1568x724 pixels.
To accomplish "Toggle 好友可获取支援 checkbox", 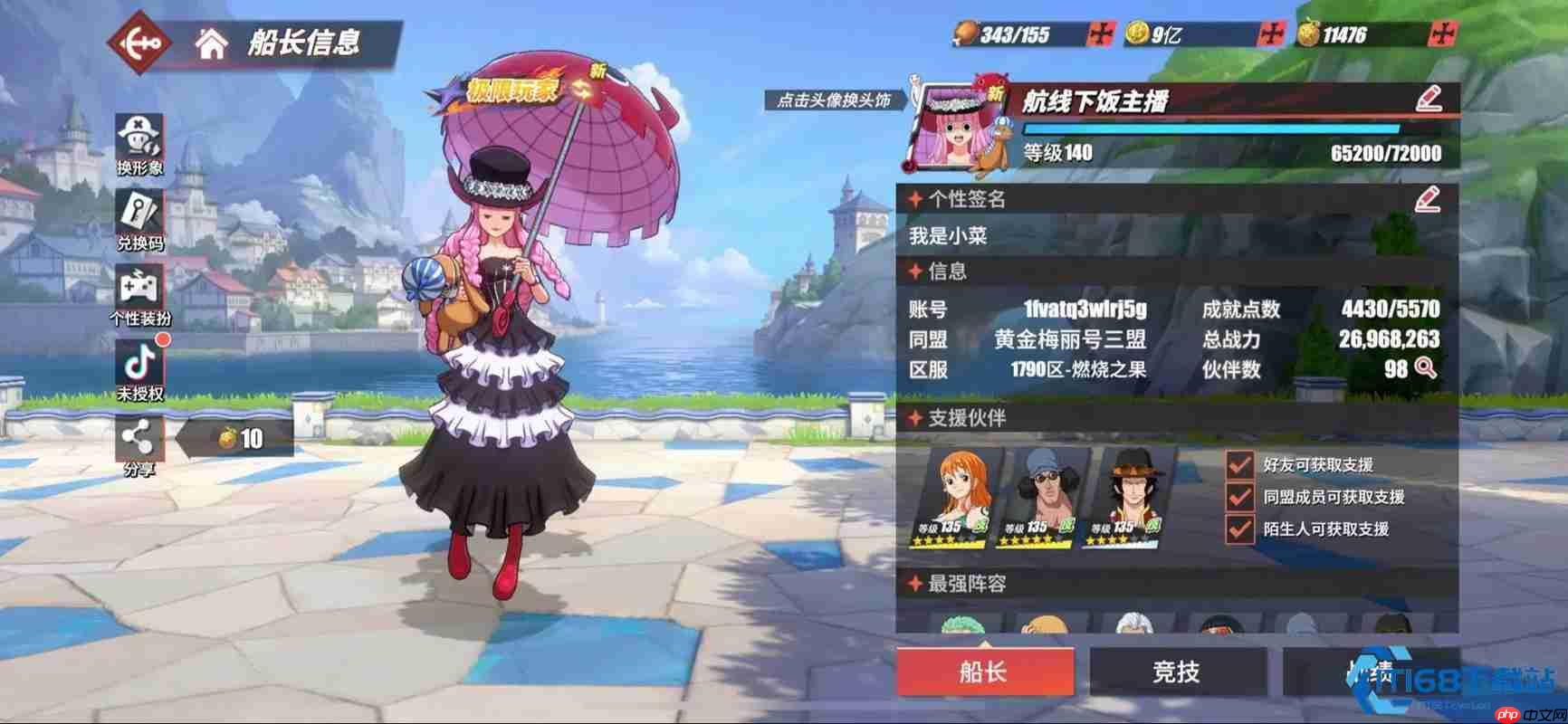I will click(1240, 463).
